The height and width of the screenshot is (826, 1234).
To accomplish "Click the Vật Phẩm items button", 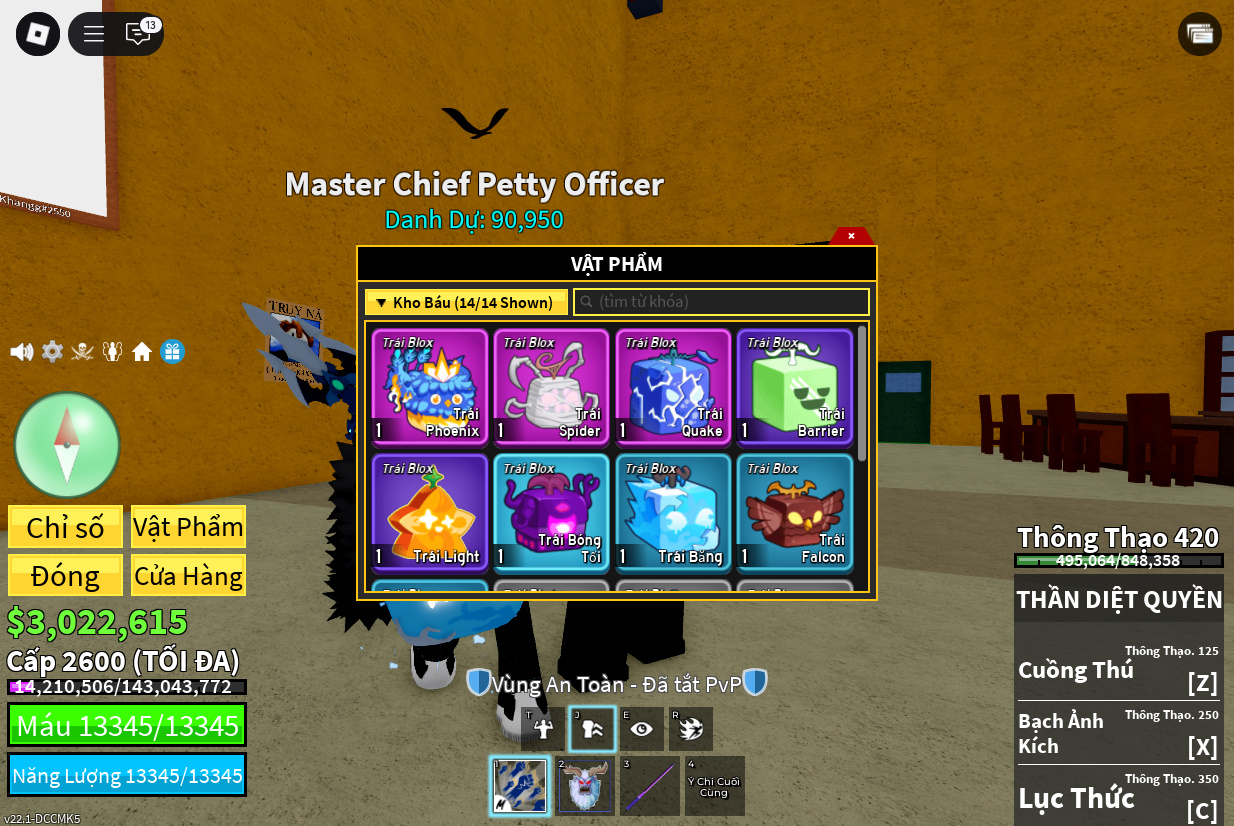I will (188, 527).
